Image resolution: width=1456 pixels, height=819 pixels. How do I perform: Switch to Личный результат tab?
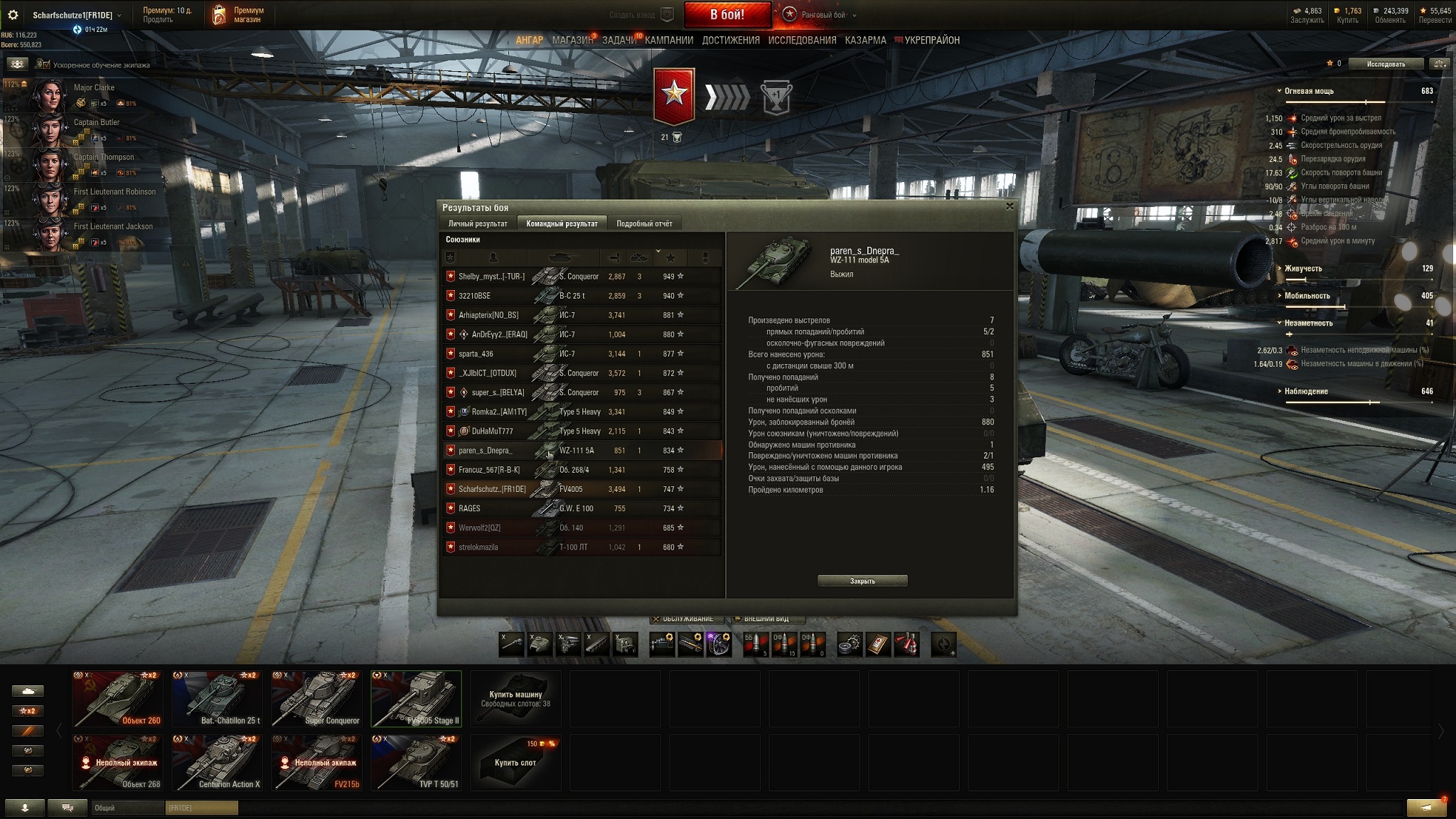tap(478, 224)
